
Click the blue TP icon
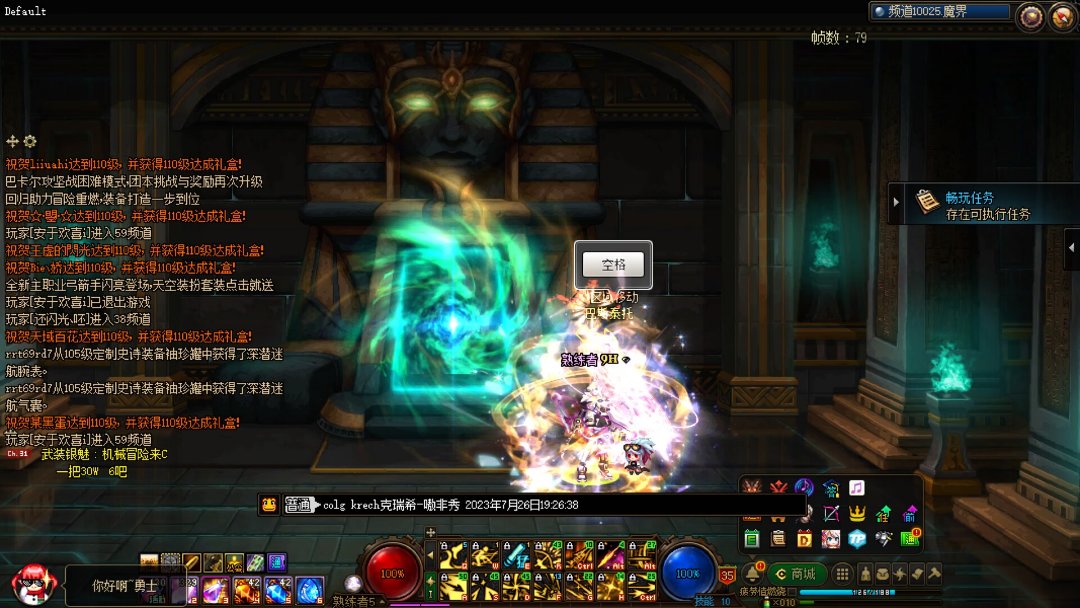coord(856,538)
